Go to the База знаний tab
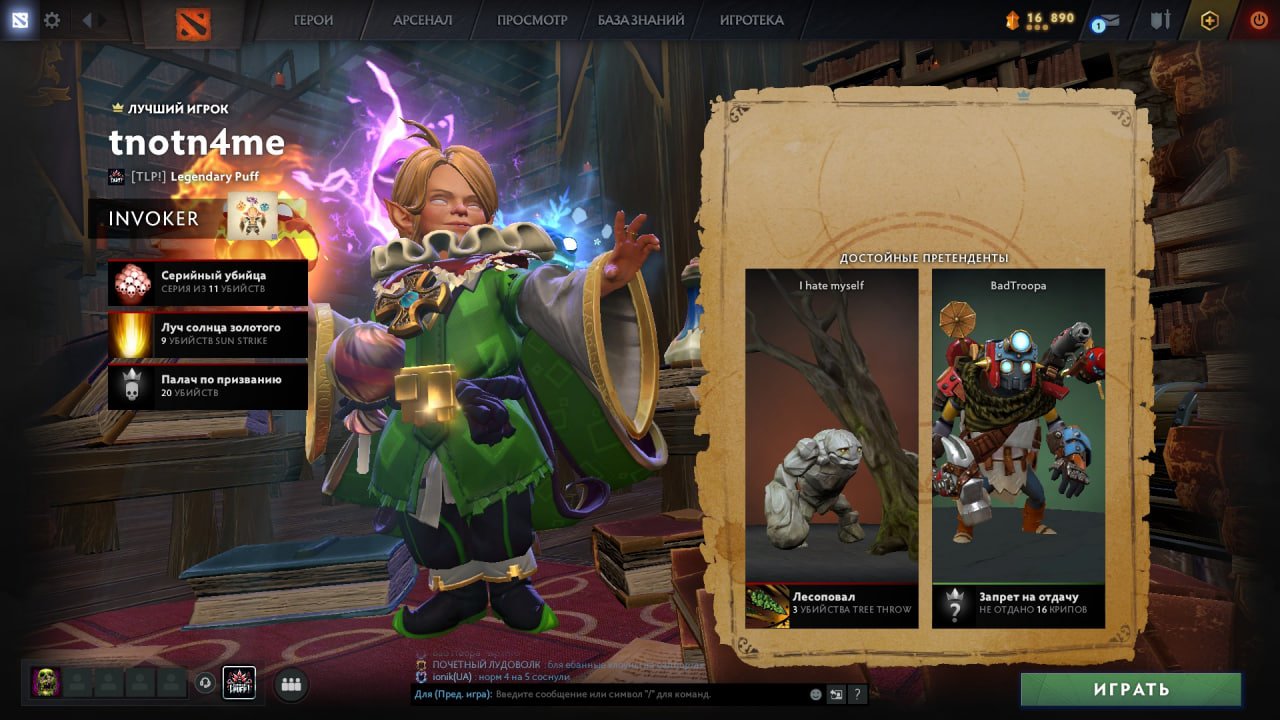 pos(641,20)
